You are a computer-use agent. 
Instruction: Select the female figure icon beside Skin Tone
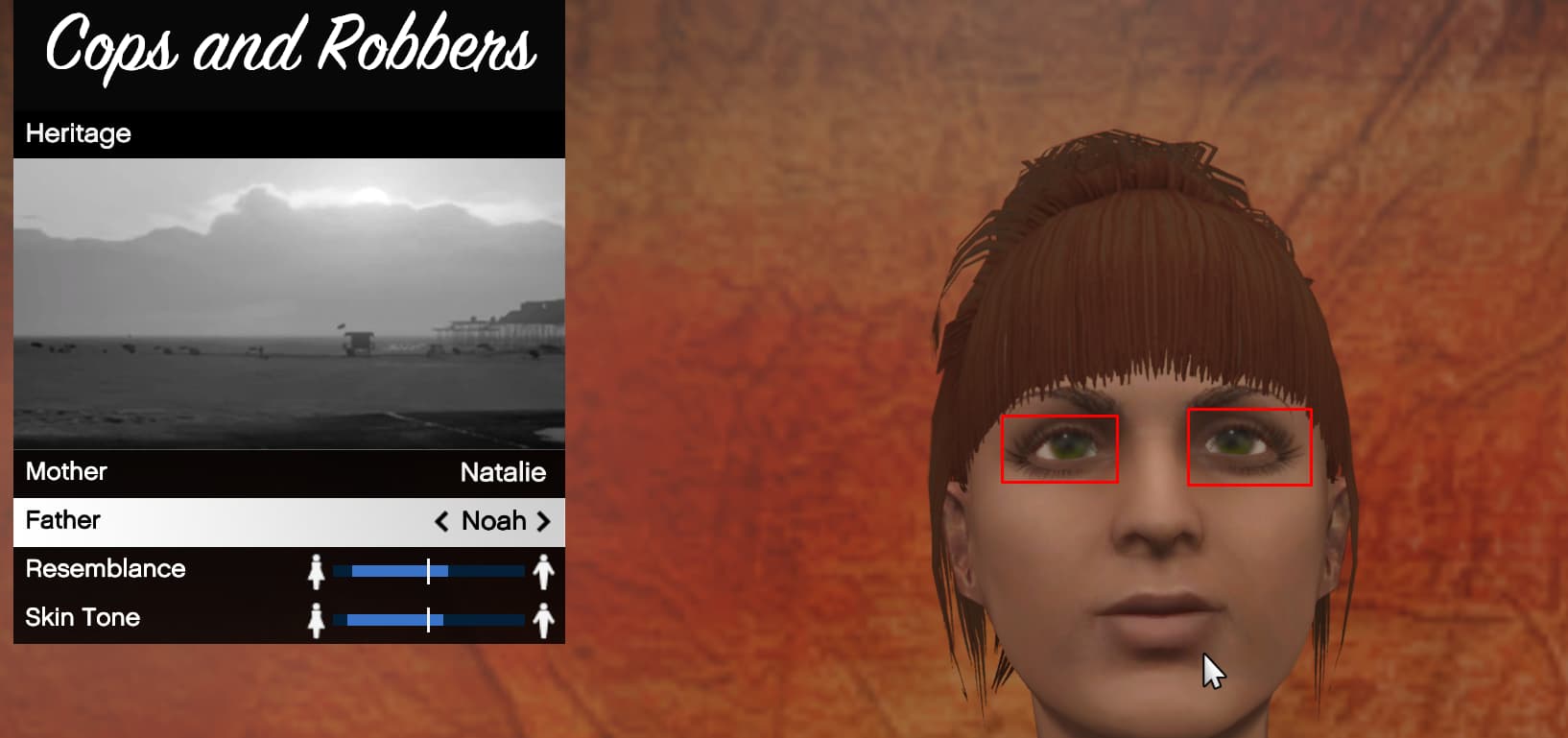tap(317, 619)
